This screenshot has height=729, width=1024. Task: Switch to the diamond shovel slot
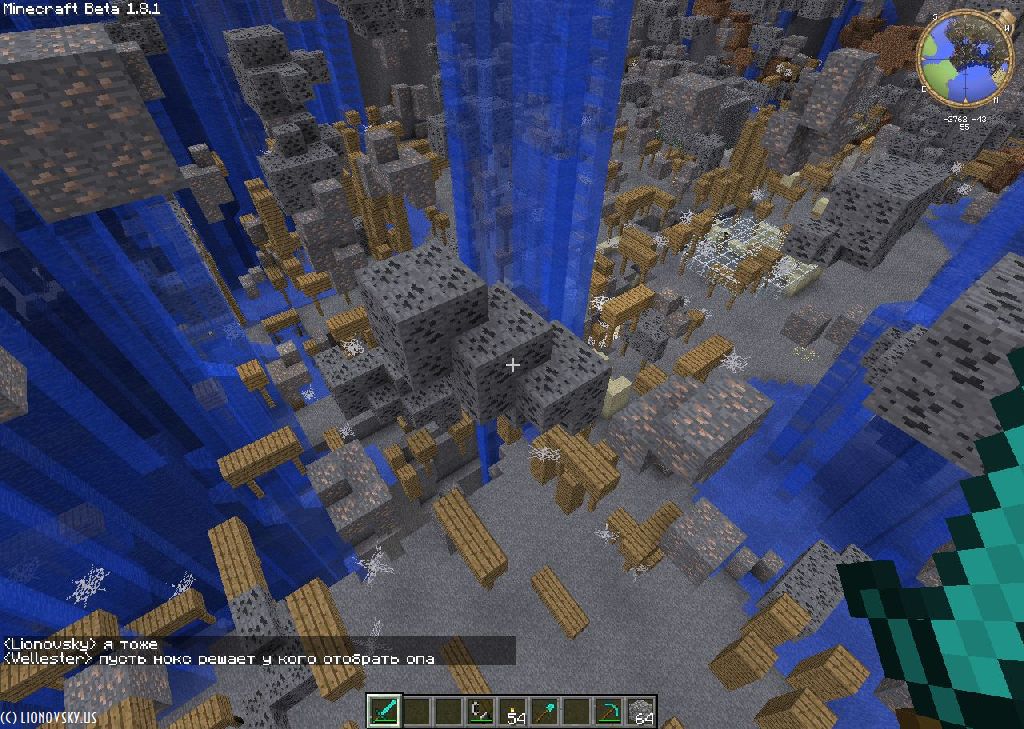click(x=545, y=712)
